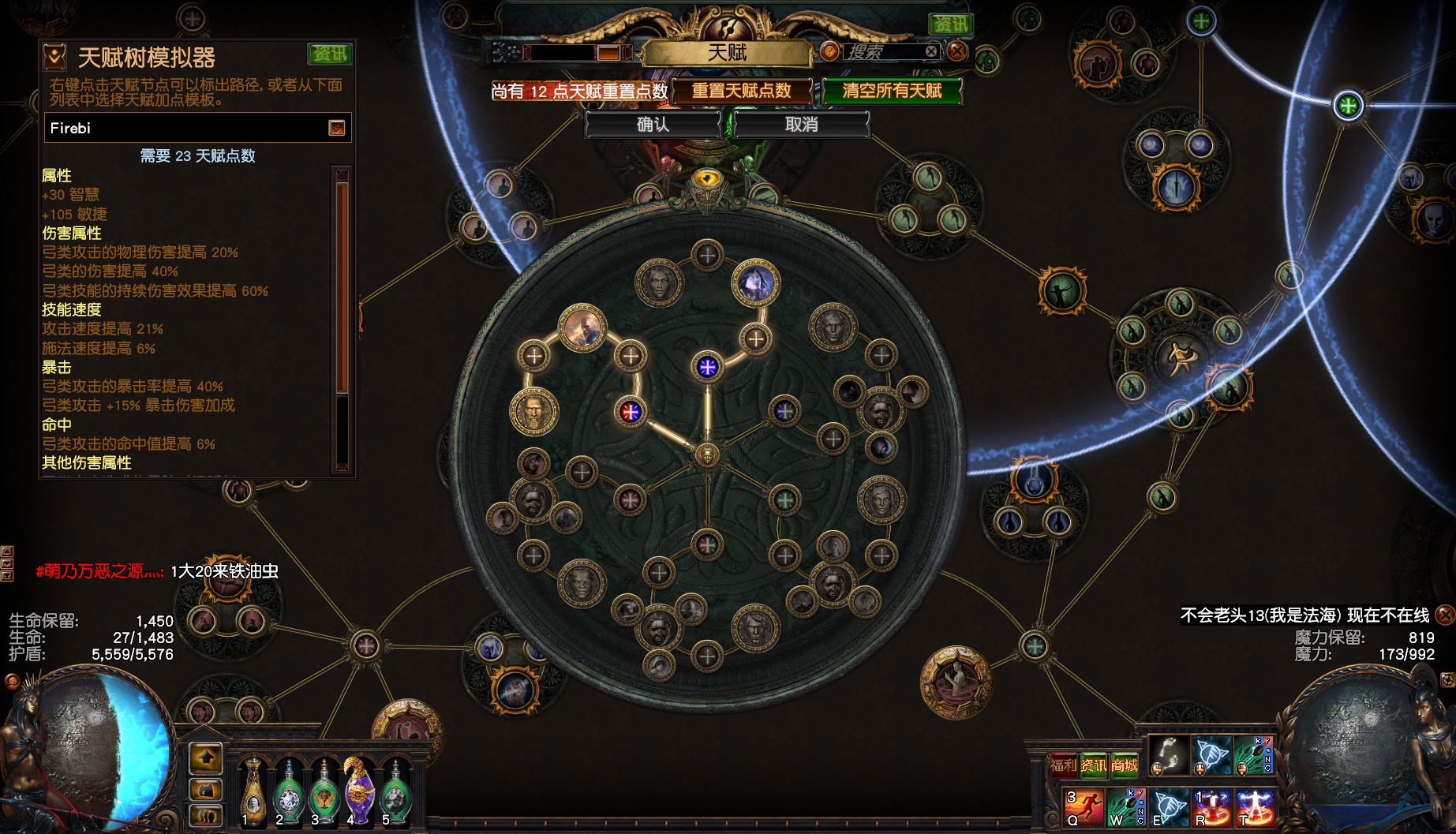
Task: Select the footprints move skill slot
Action: (x=1168, y=755)
